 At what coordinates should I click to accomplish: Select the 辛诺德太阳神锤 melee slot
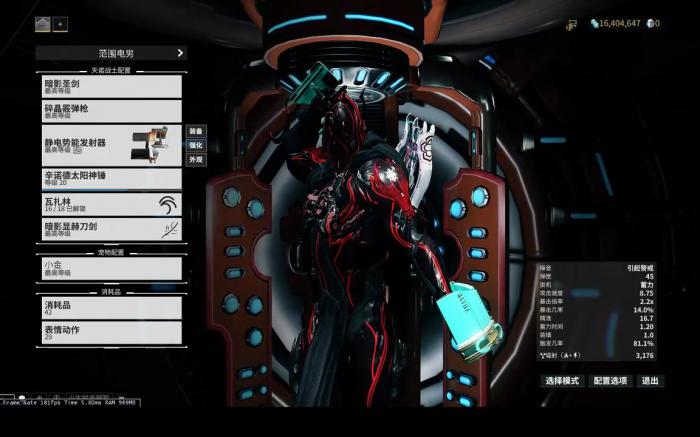coord(110,178)
